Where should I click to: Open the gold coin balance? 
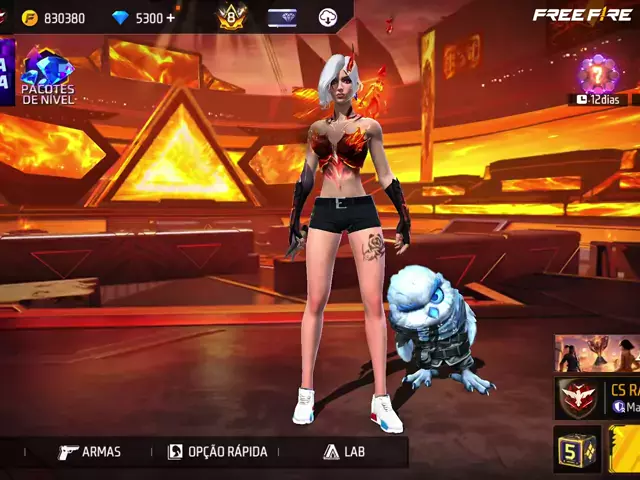[x=54, y=18]
